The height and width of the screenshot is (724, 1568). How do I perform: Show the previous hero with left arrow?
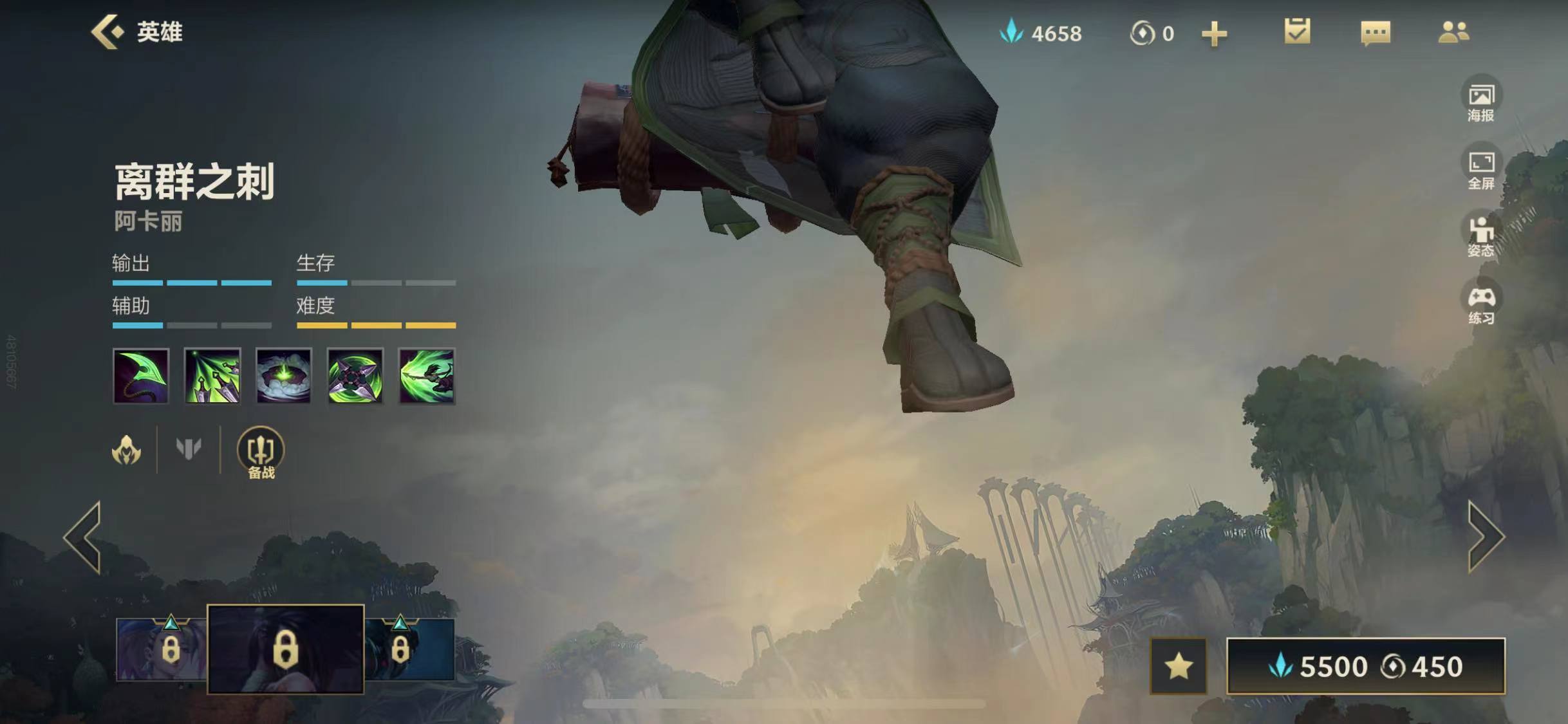coord(84,537)
